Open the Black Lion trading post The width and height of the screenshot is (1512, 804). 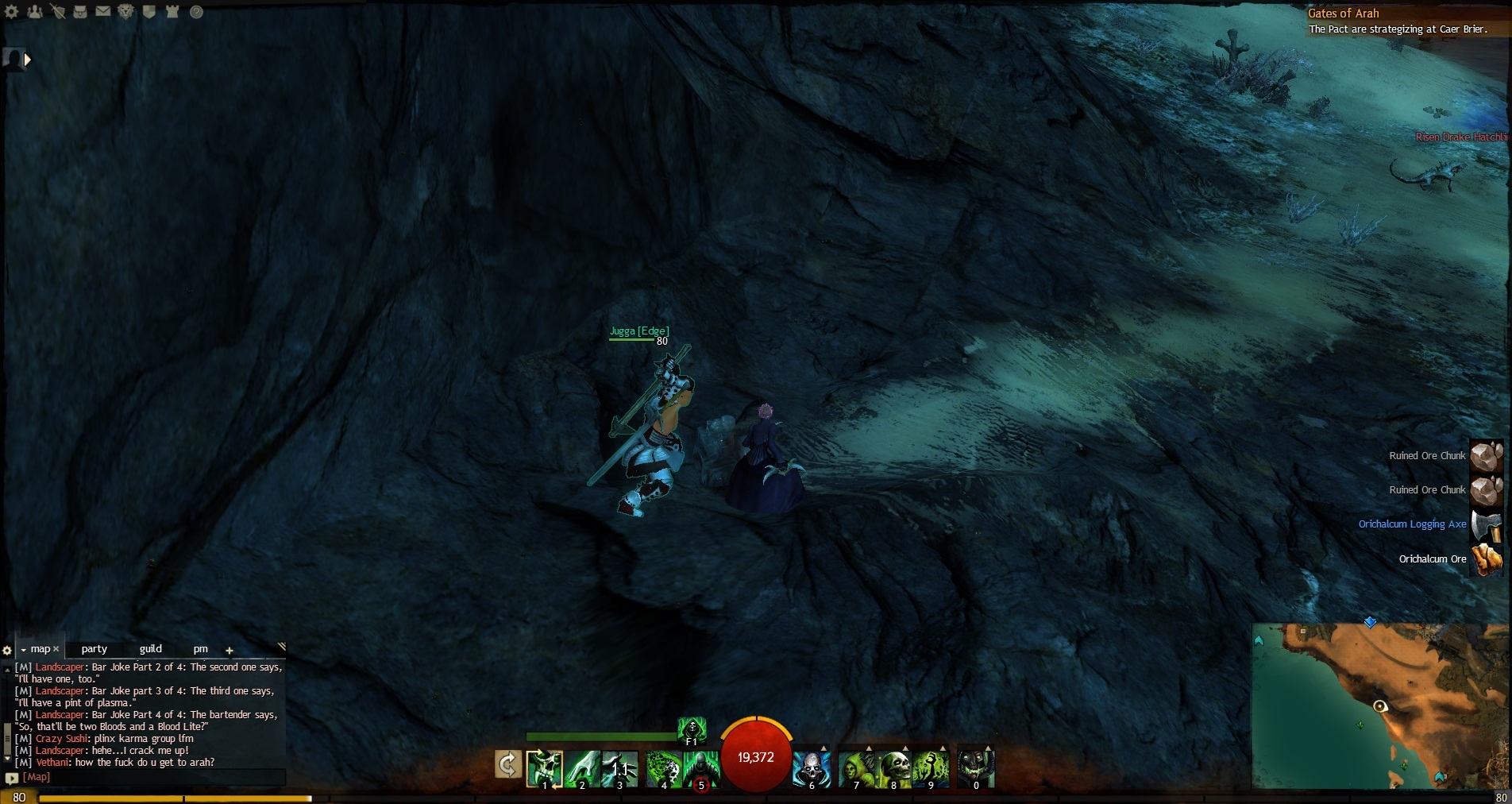click(126, 12)
